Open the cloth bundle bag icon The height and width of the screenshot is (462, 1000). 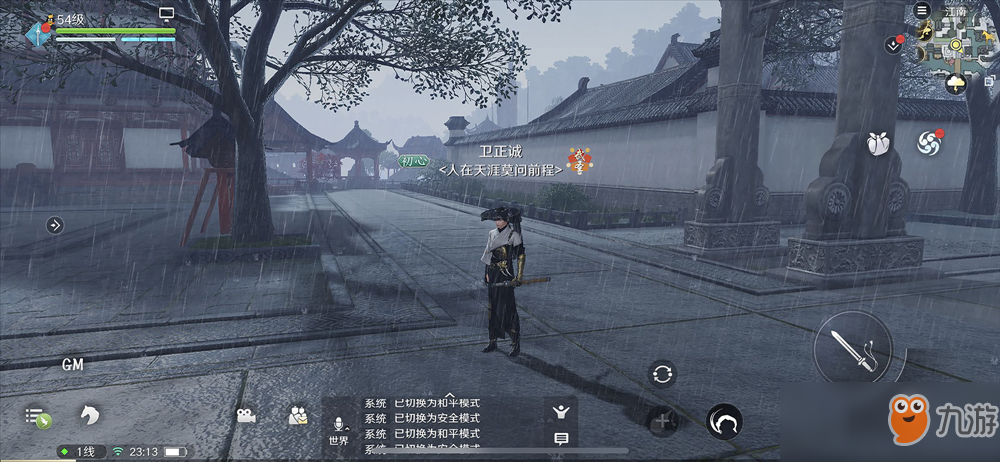coord(879,142)
